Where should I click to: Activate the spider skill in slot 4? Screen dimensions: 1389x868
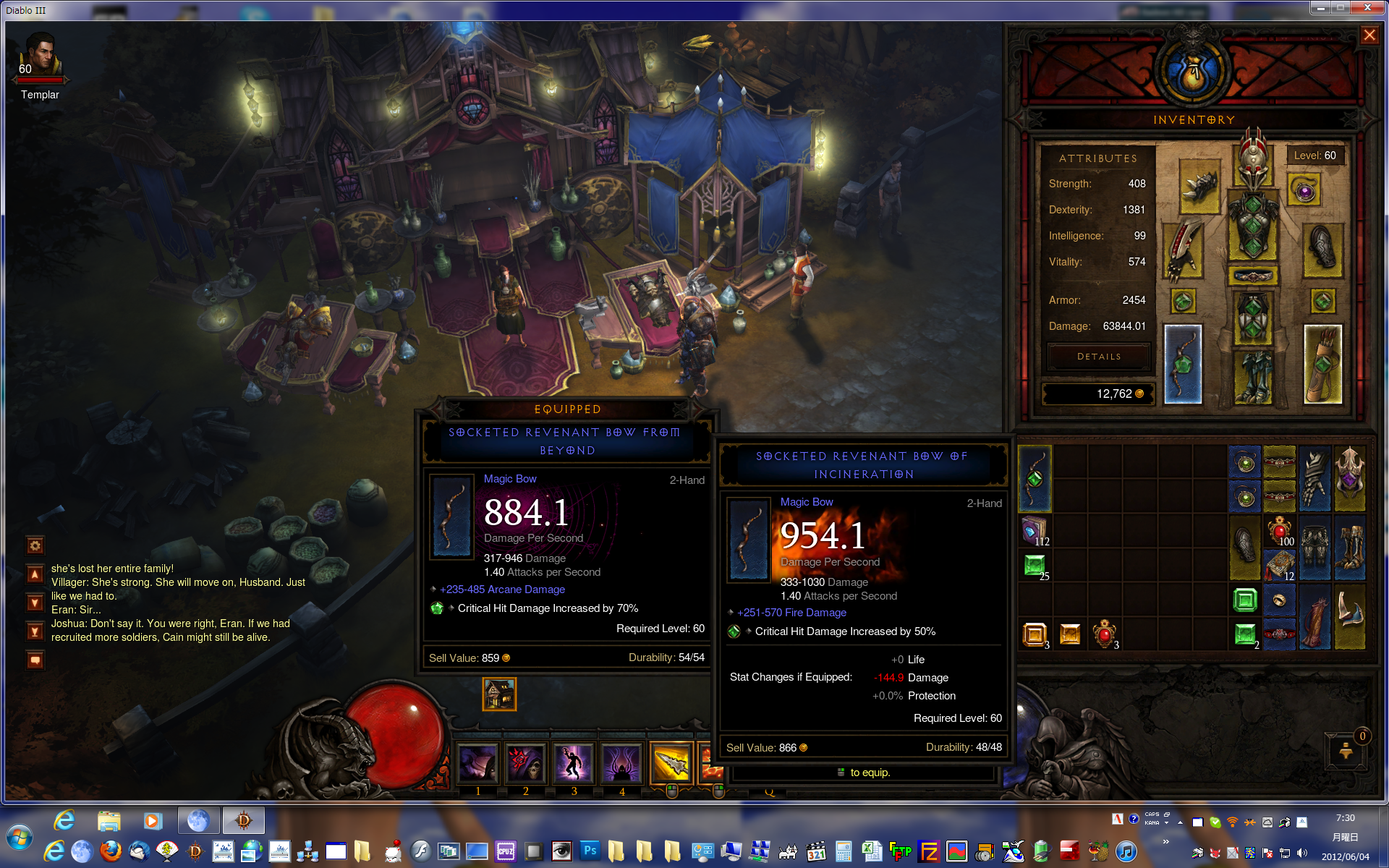621,763
